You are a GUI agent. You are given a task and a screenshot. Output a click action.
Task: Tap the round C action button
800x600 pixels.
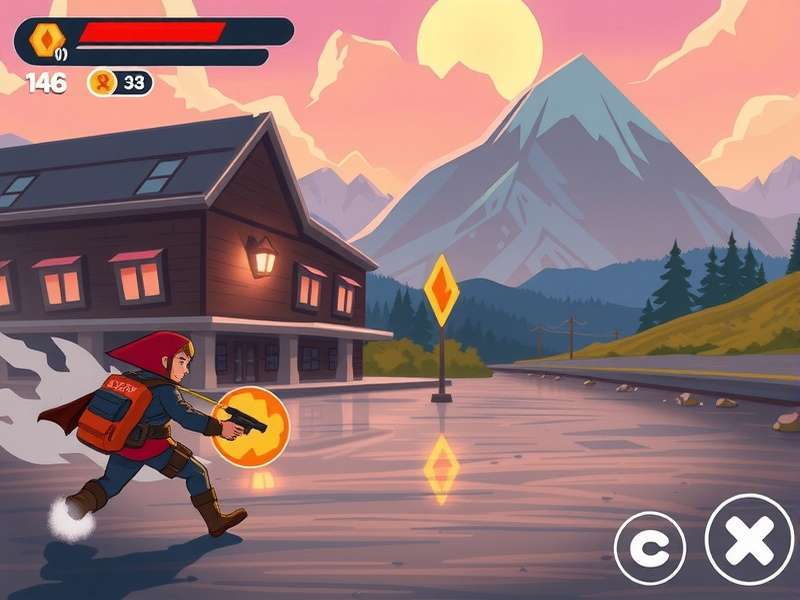[649, 547]
